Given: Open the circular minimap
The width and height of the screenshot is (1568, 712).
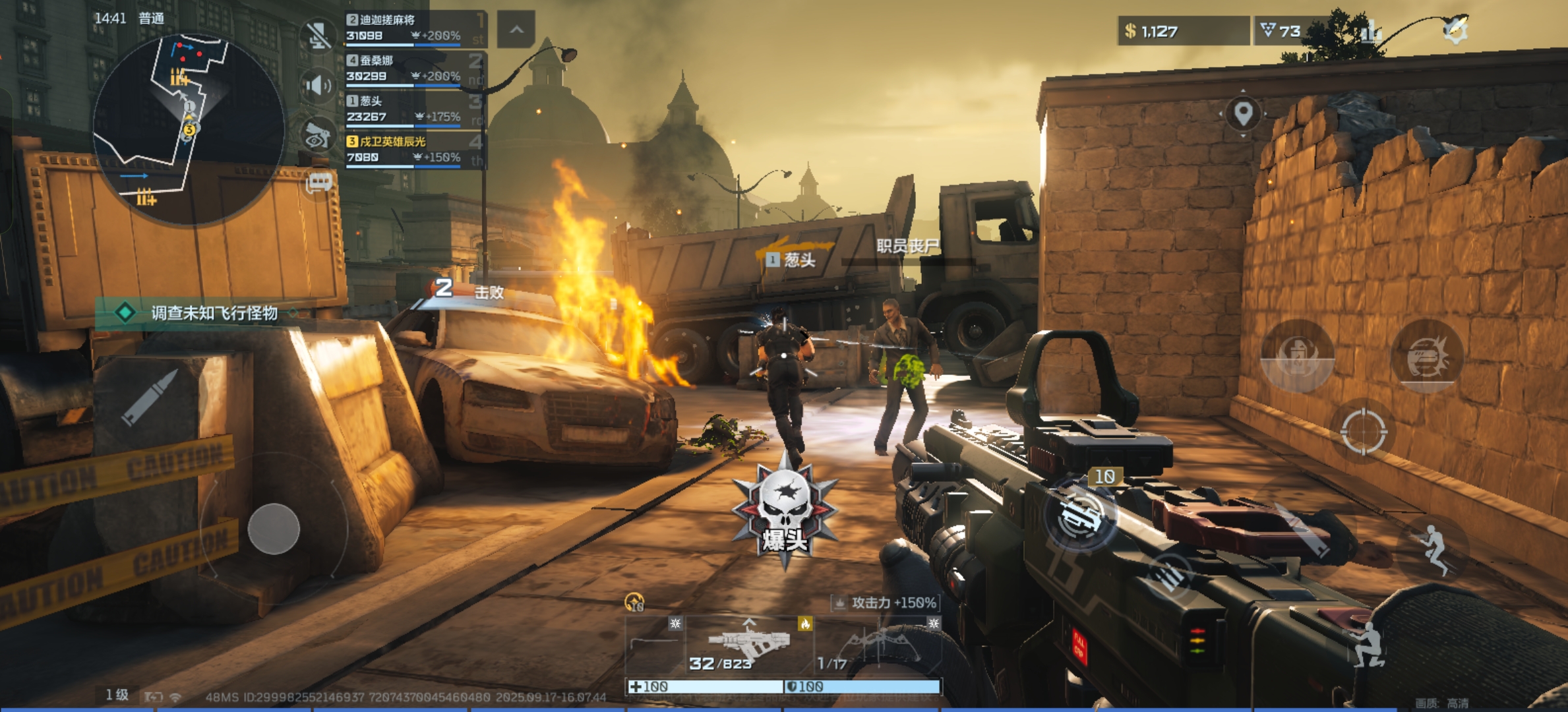Looking at the screenshot, I should (189, 129).
